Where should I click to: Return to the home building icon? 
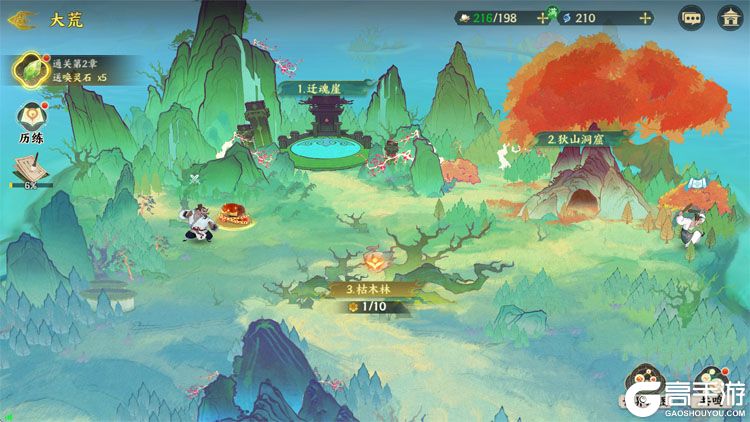[730, 18]
